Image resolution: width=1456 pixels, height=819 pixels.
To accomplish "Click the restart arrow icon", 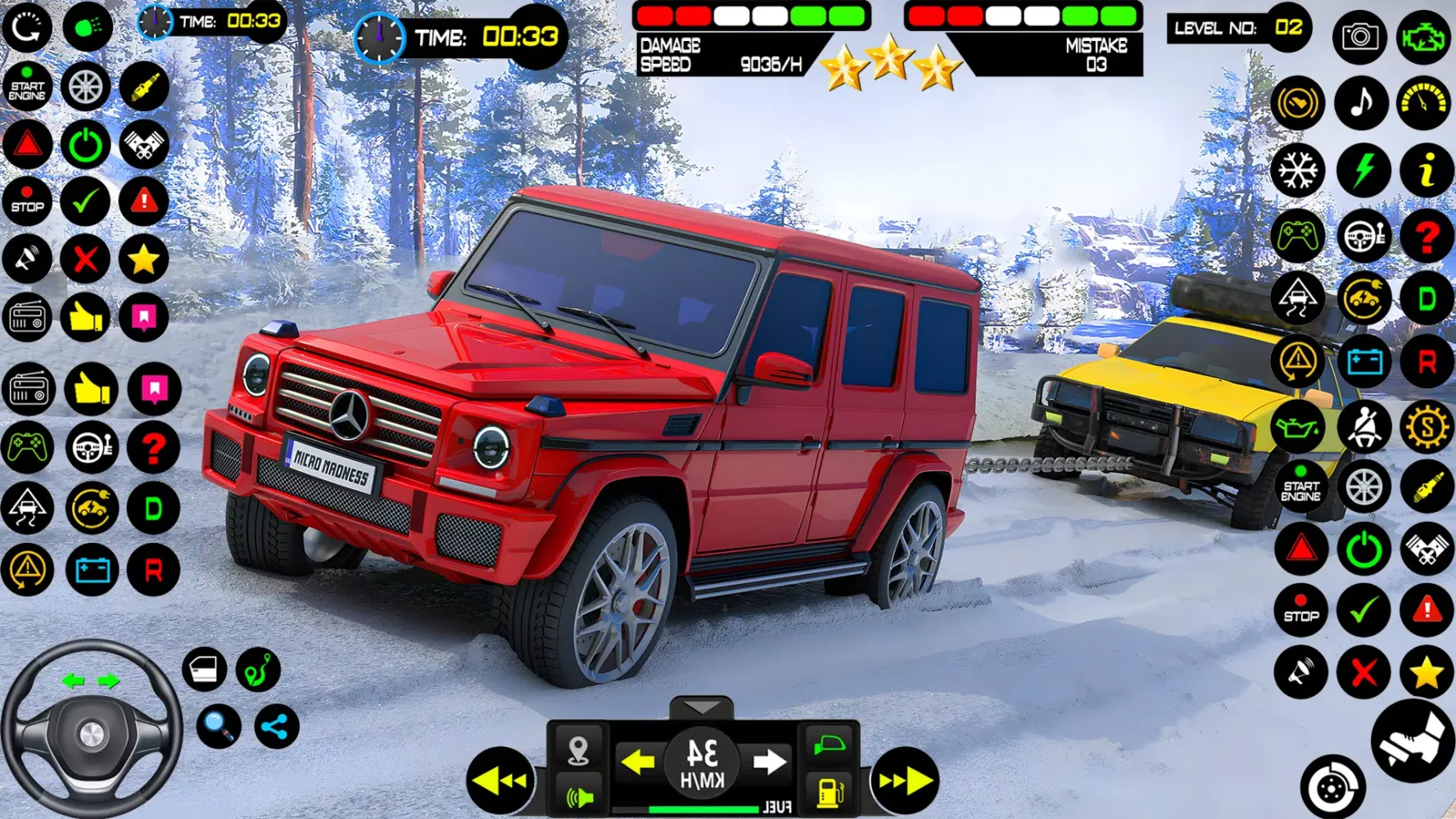I will tap(27, 27).
